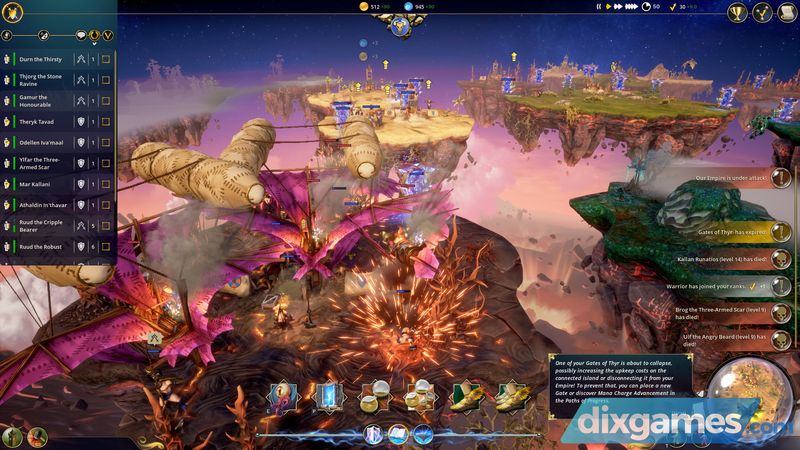Tick checkbox beside Mar Kallani
800x450 pixels.
[105, 184]
